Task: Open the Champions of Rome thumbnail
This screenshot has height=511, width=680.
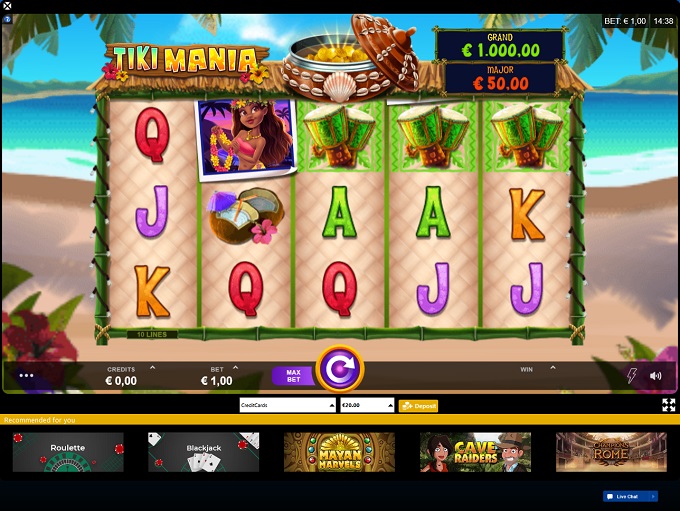Action: point(610,452)
